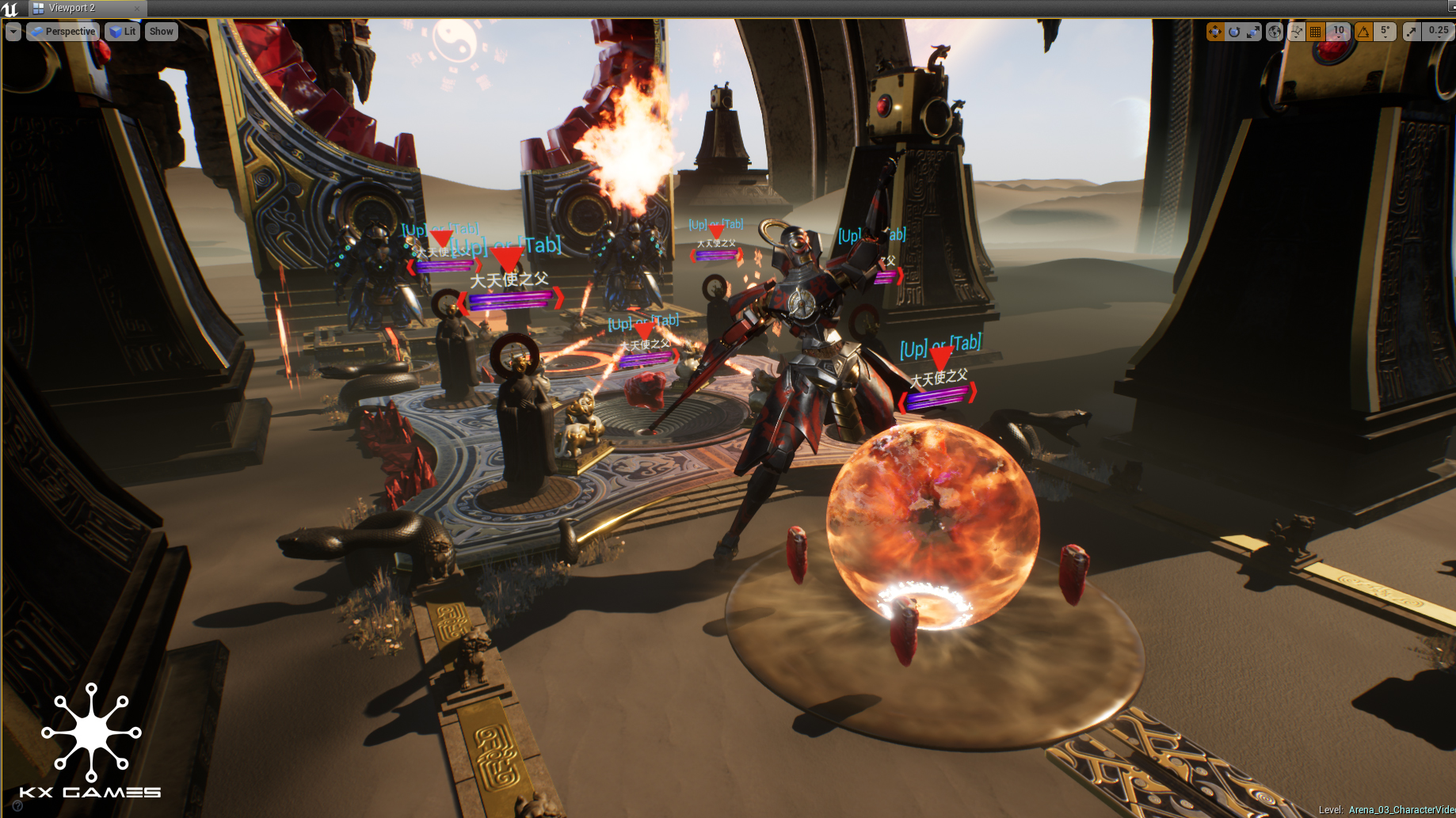Open the Show flags menu
This screenshot has width=1456, height=818.
(161, 32)
